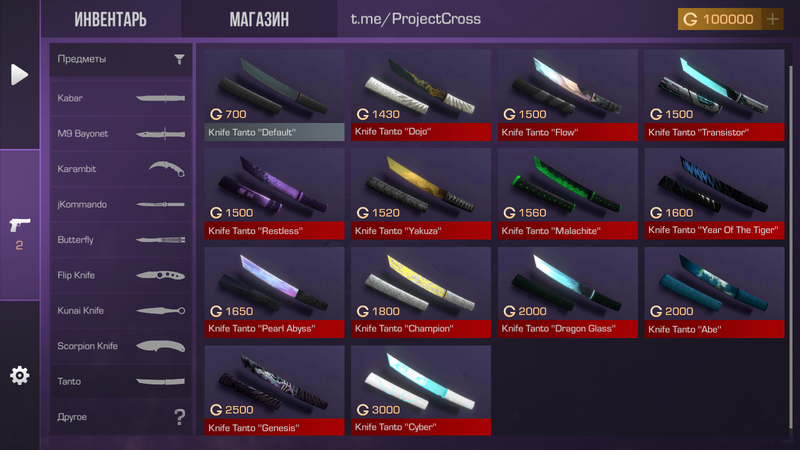This screenshot has width=800, height=450.
Task: Open settings via the gear icon
Action: (x=19, y=375)
